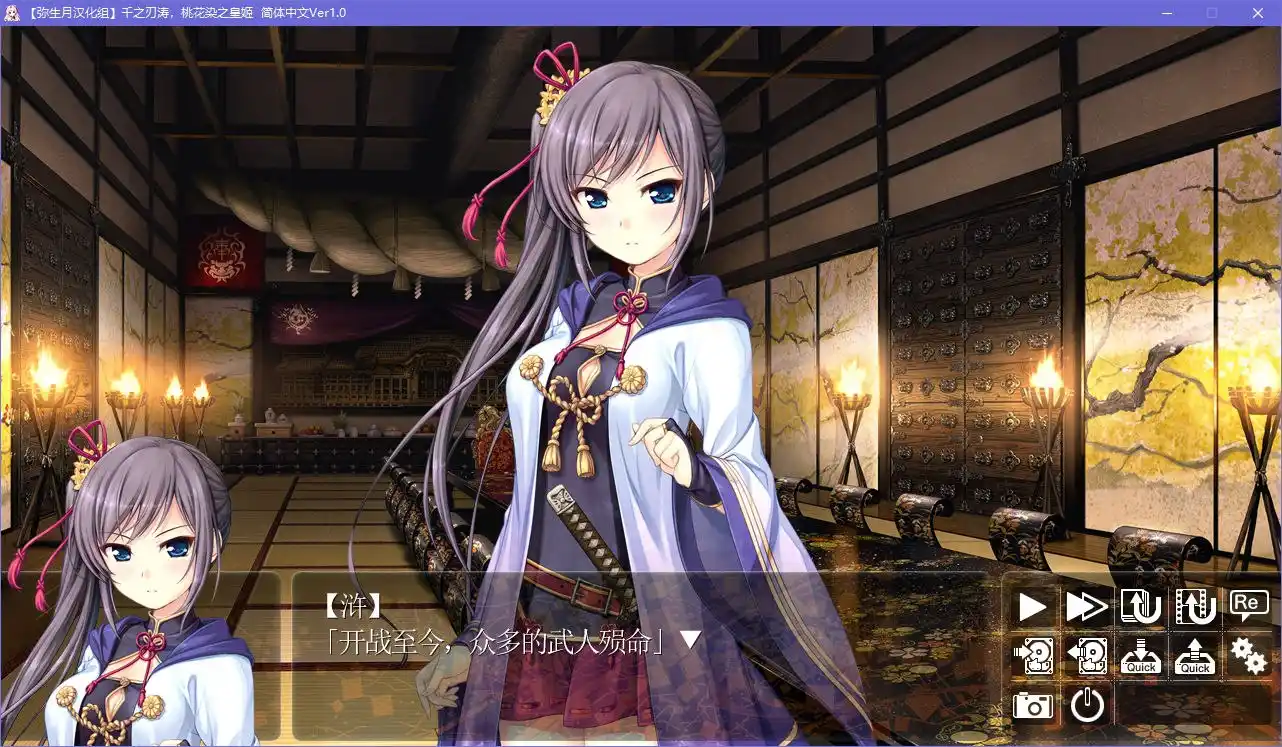The image size is (1282, 747).
Task: Open the load menu via the disk-load icon
Action: coord(1086,656)
